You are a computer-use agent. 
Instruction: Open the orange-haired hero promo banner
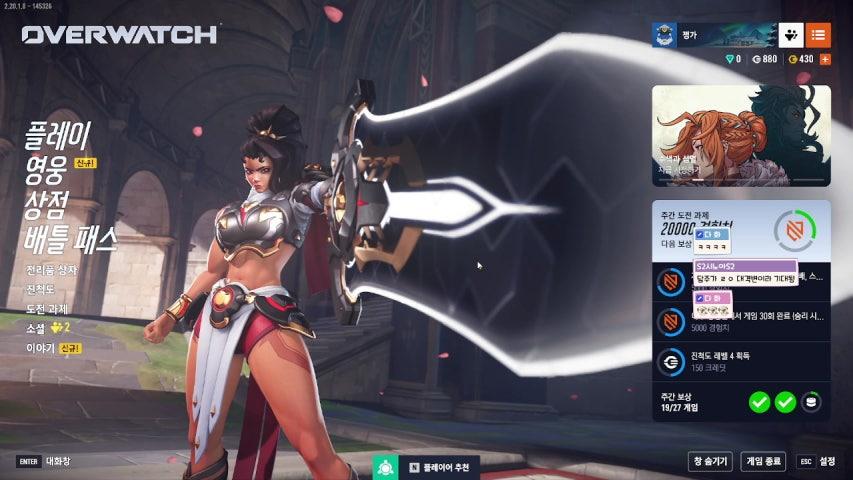pos(741,135)
